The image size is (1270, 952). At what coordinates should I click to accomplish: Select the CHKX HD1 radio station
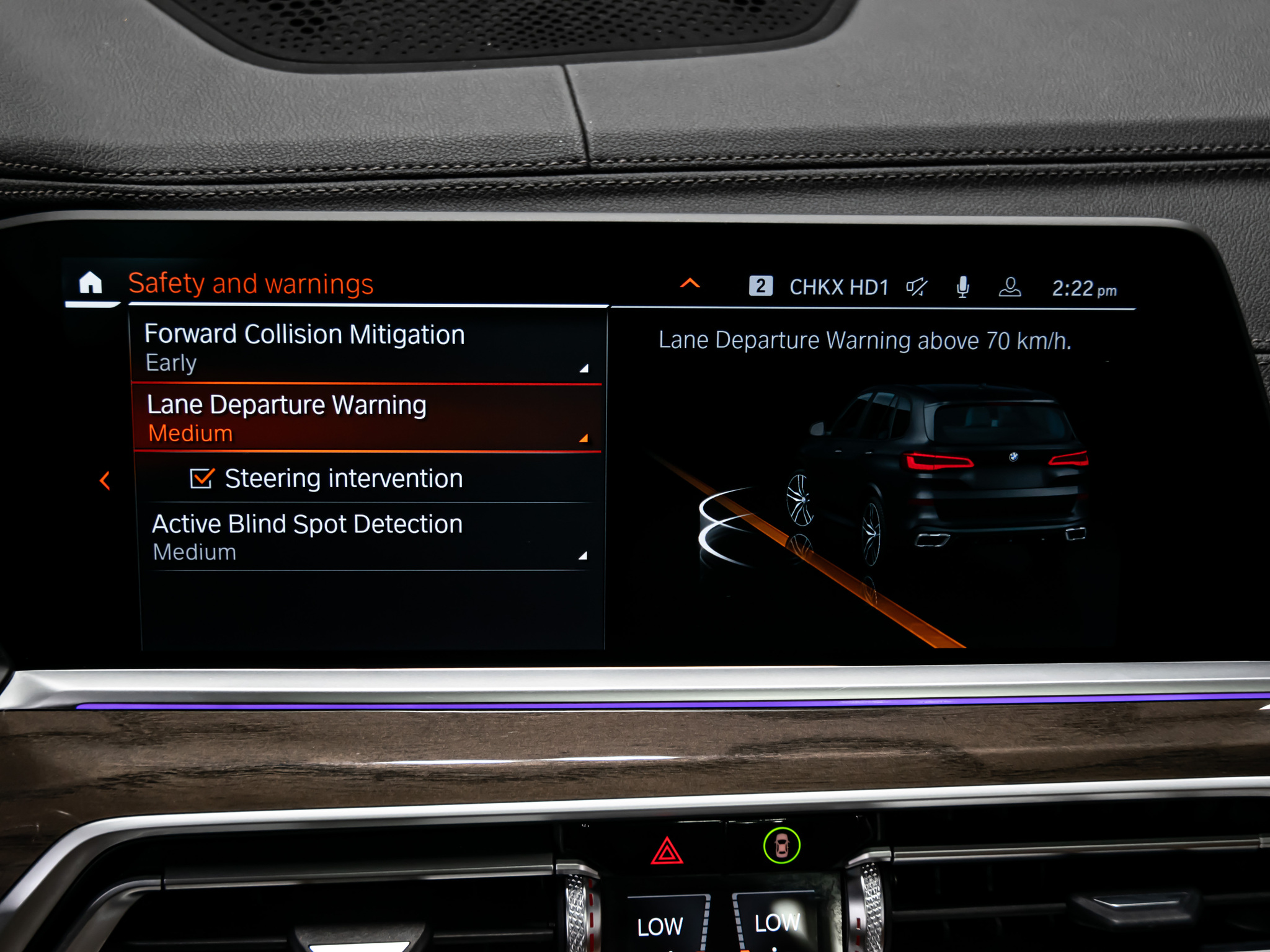click(x=838, y=288)
